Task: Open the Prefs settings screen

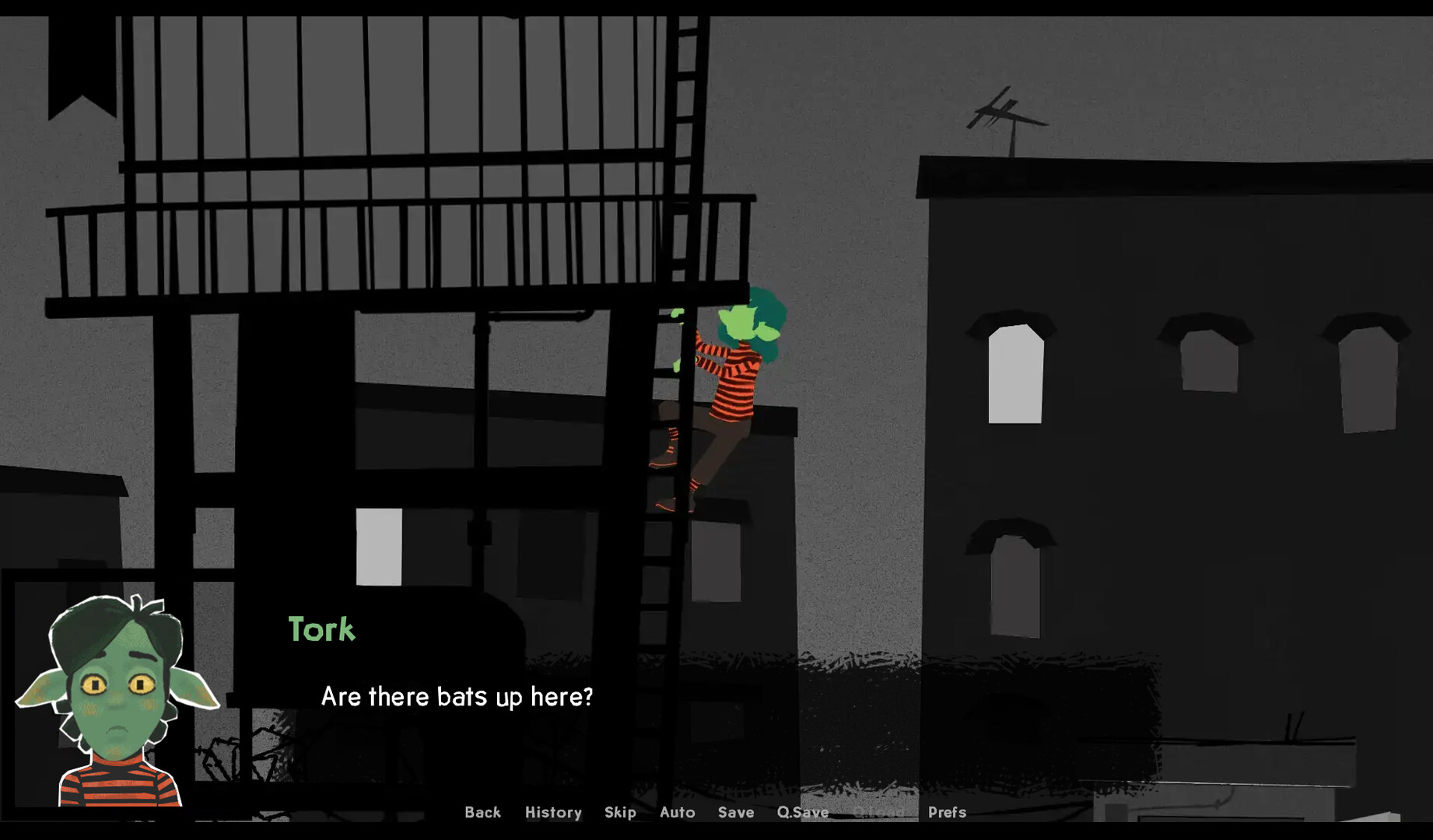Action: (x=948, y=812)
